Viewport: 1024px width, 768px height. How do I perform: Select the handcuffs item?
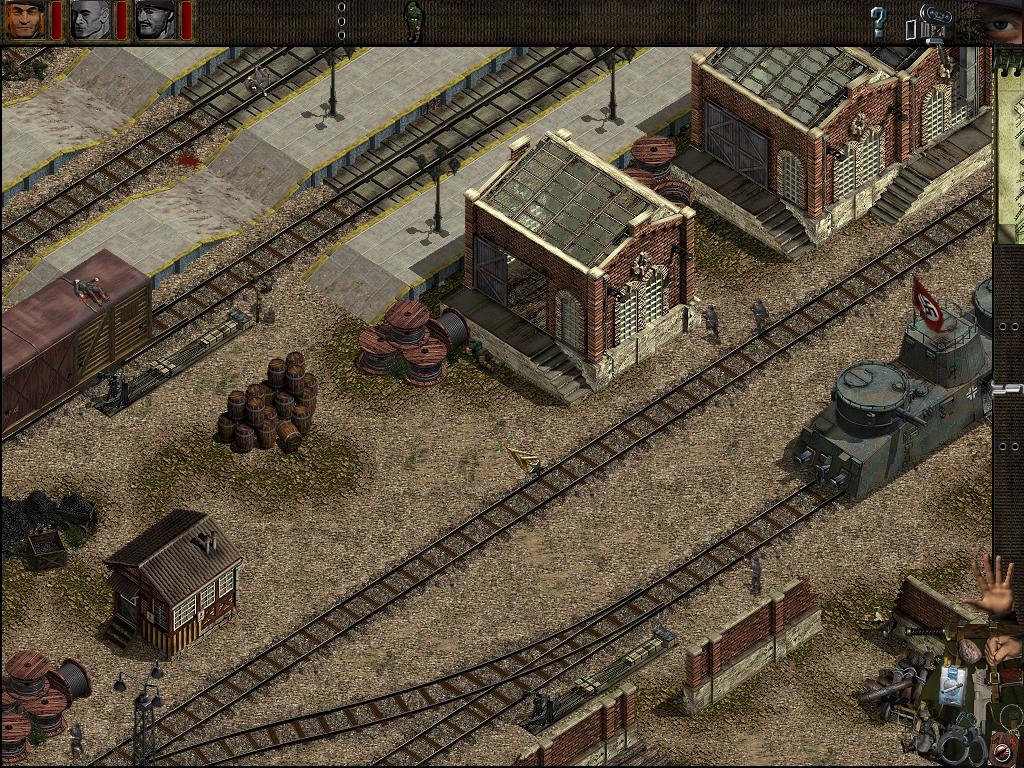pos(961,741)
